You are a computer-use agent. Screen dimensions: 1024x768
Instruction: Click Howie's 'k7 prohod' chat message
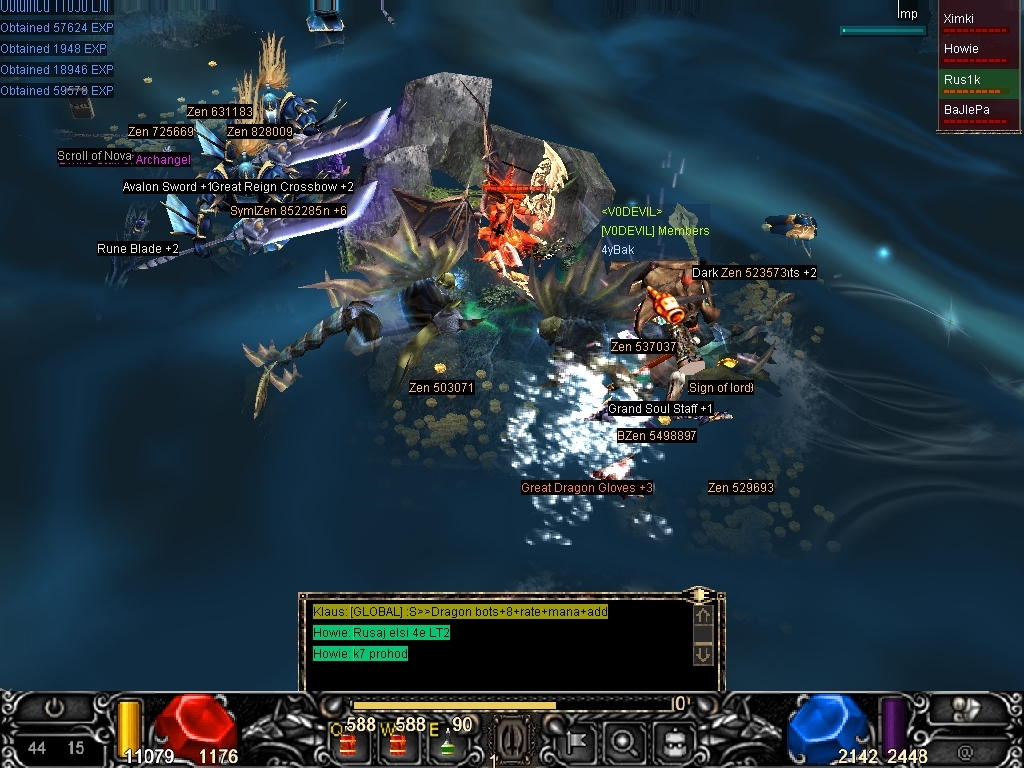tap(360, 654)
